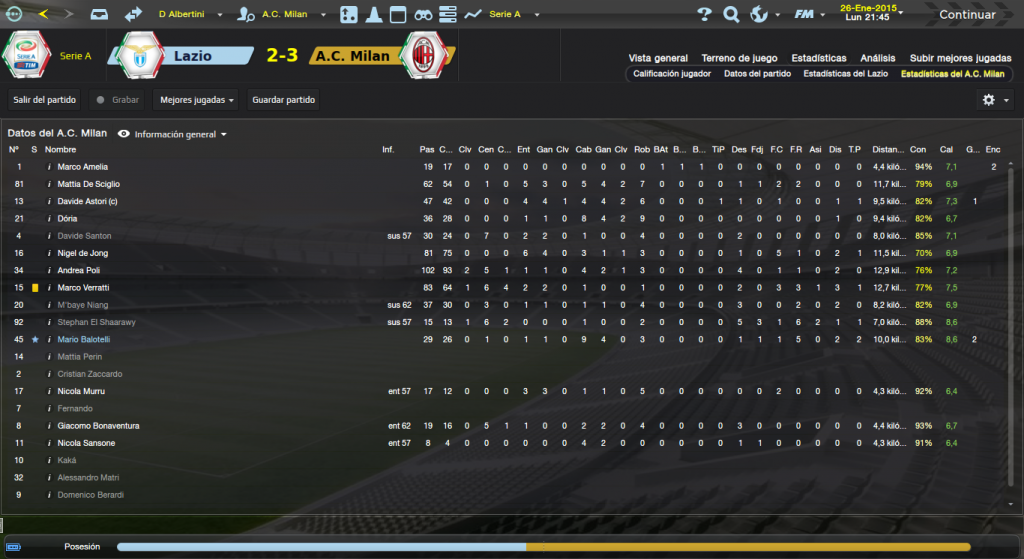Click the question mark help icon
The image size is (1024, 559).
click(704, 15)
